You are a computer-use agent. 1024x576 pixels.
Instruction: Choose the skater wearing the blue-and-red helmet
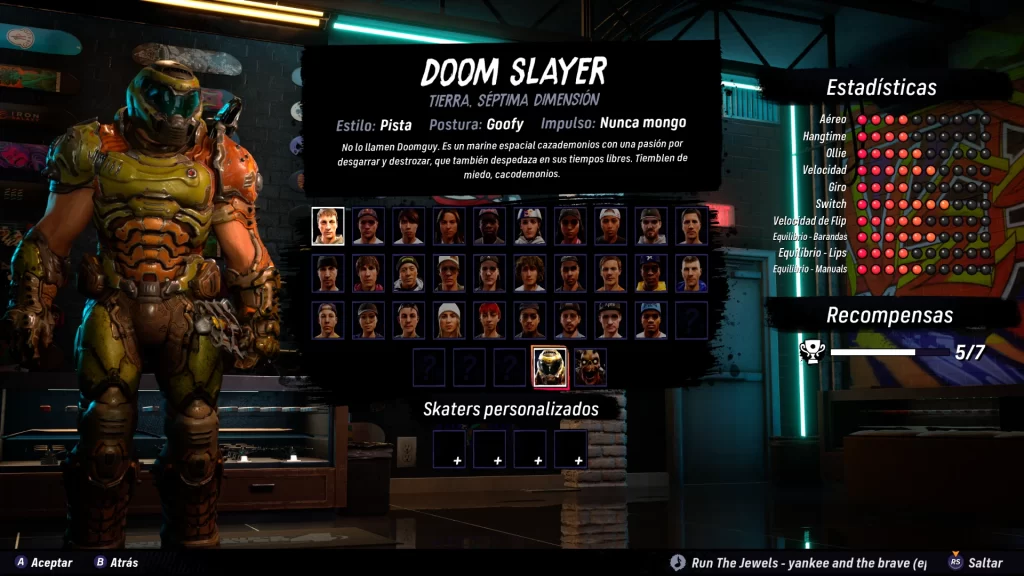point(530,226)
